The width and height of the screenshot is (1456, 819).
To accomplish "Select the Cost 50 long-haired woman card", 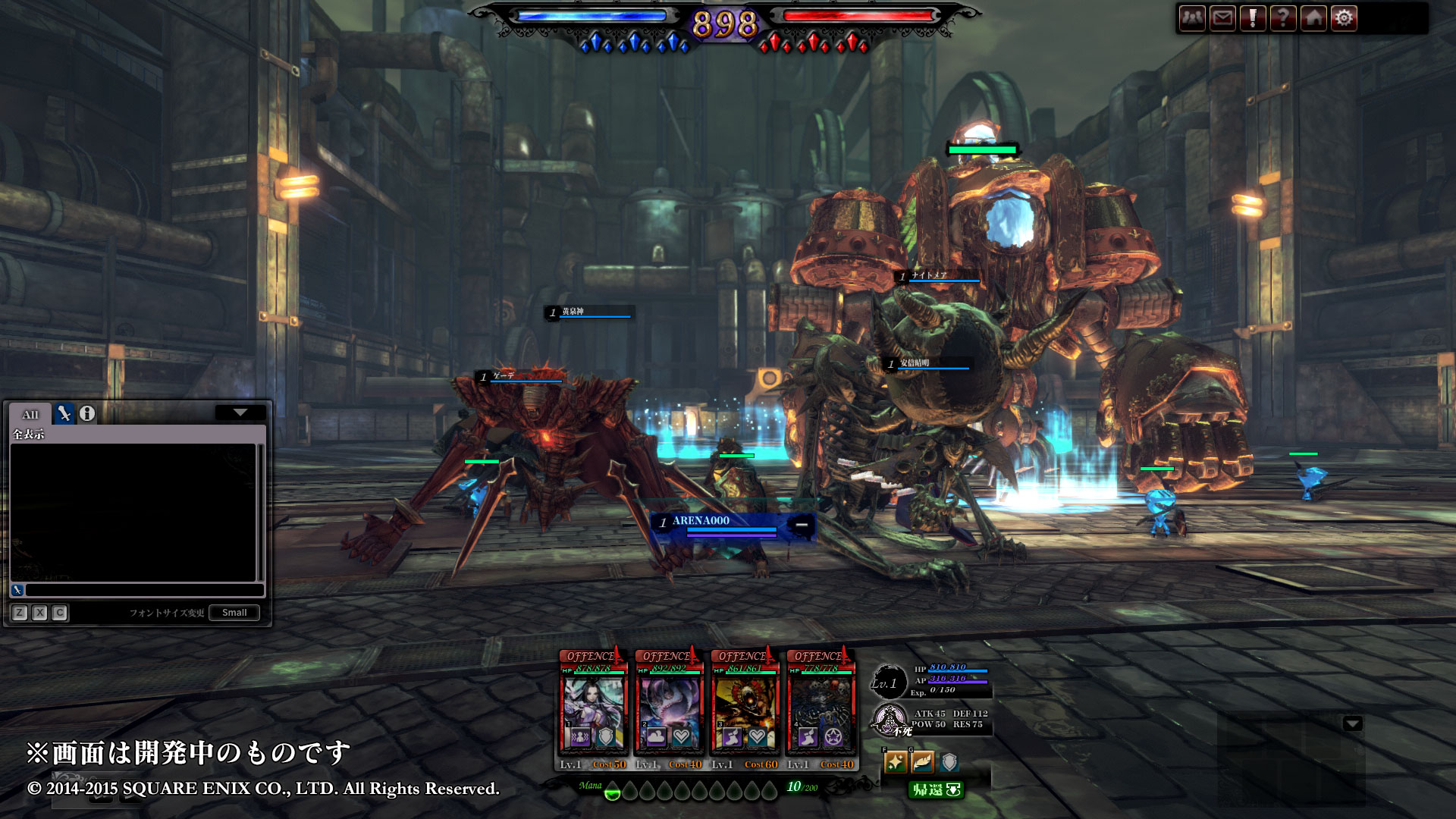I will (593, 711).
